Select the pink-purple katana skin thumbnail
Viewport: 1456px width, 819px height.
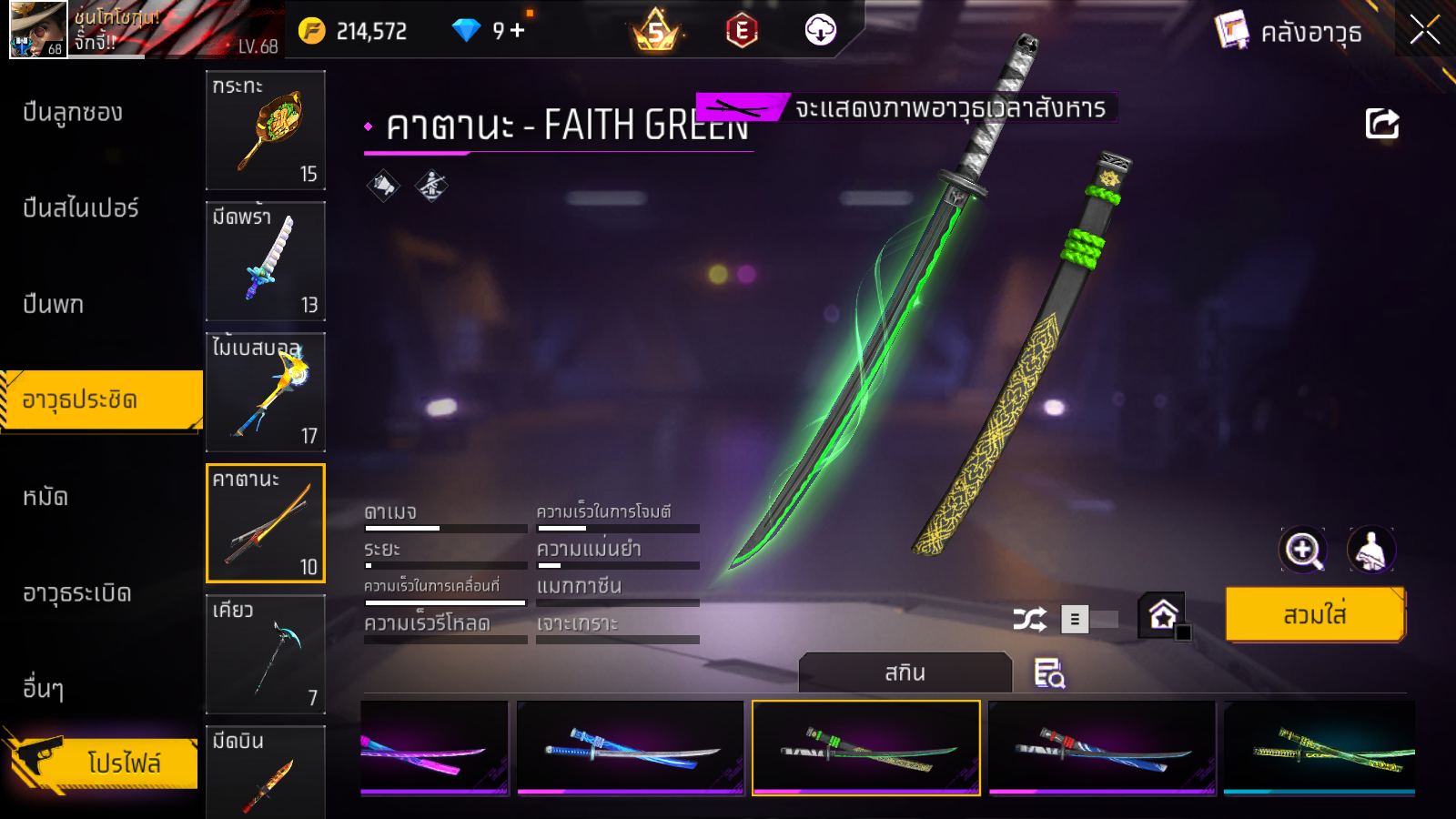pyautogui.click(x=434, y=748)
